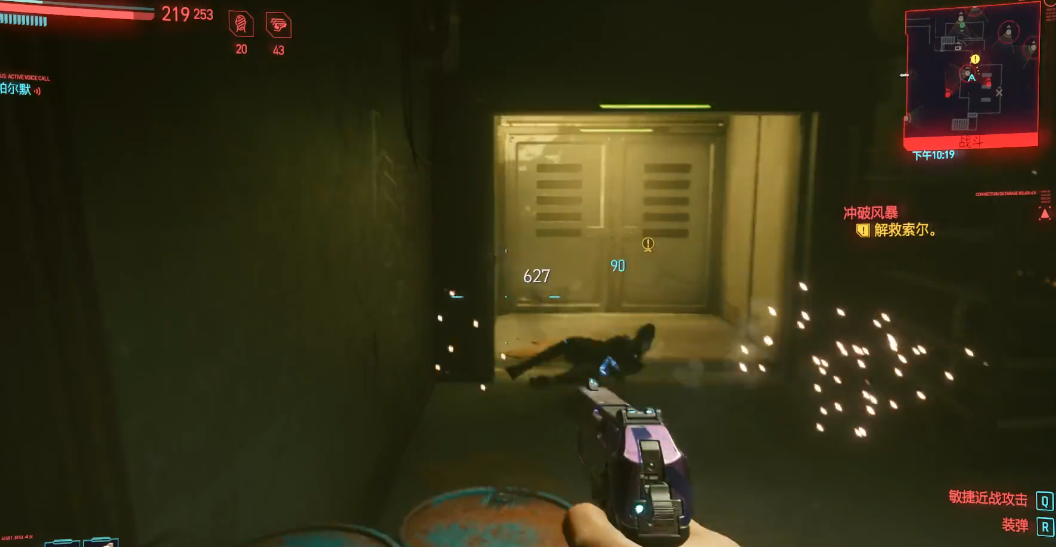Select the grenade icon showing 20
This screenshot has height=547, width=1056.
coord(241,24)
